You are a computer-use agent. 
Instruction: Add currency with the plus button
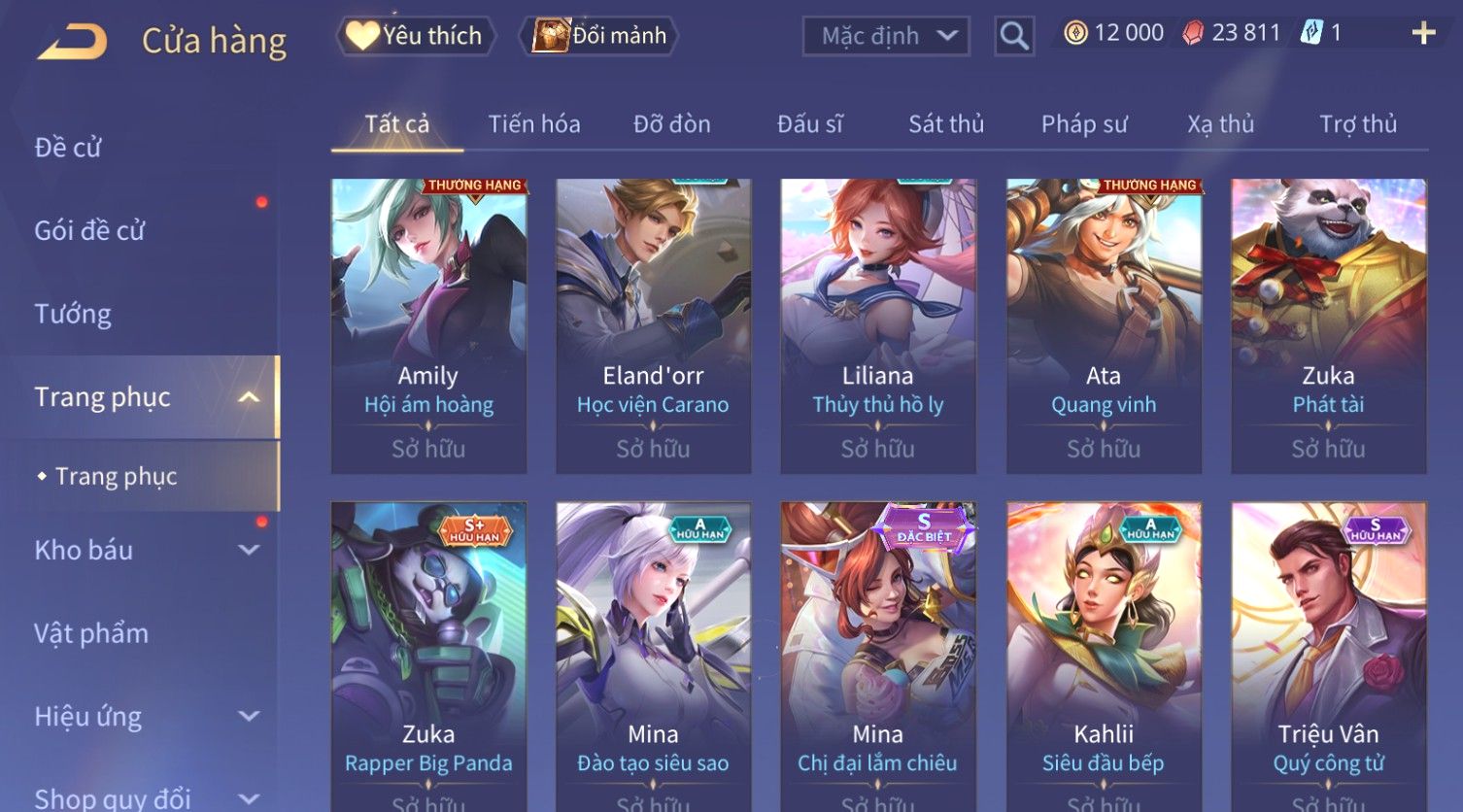(x=1423, y=34)
